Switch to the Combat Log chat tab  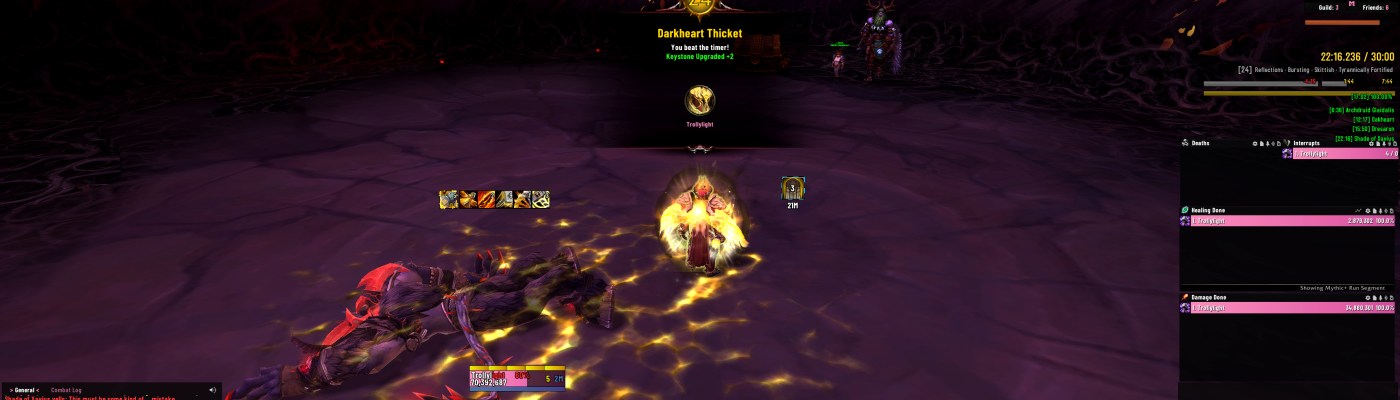tap(67, 390)
